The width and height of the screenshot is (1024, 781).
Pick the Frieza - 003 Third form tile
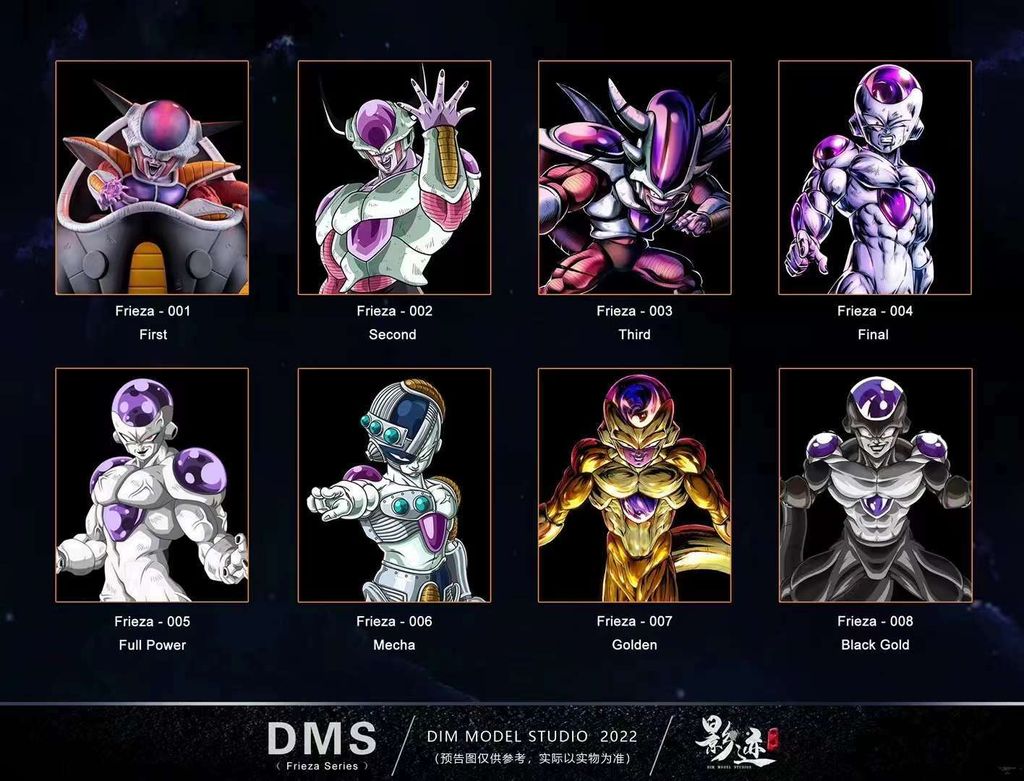(x=634, y=178)
